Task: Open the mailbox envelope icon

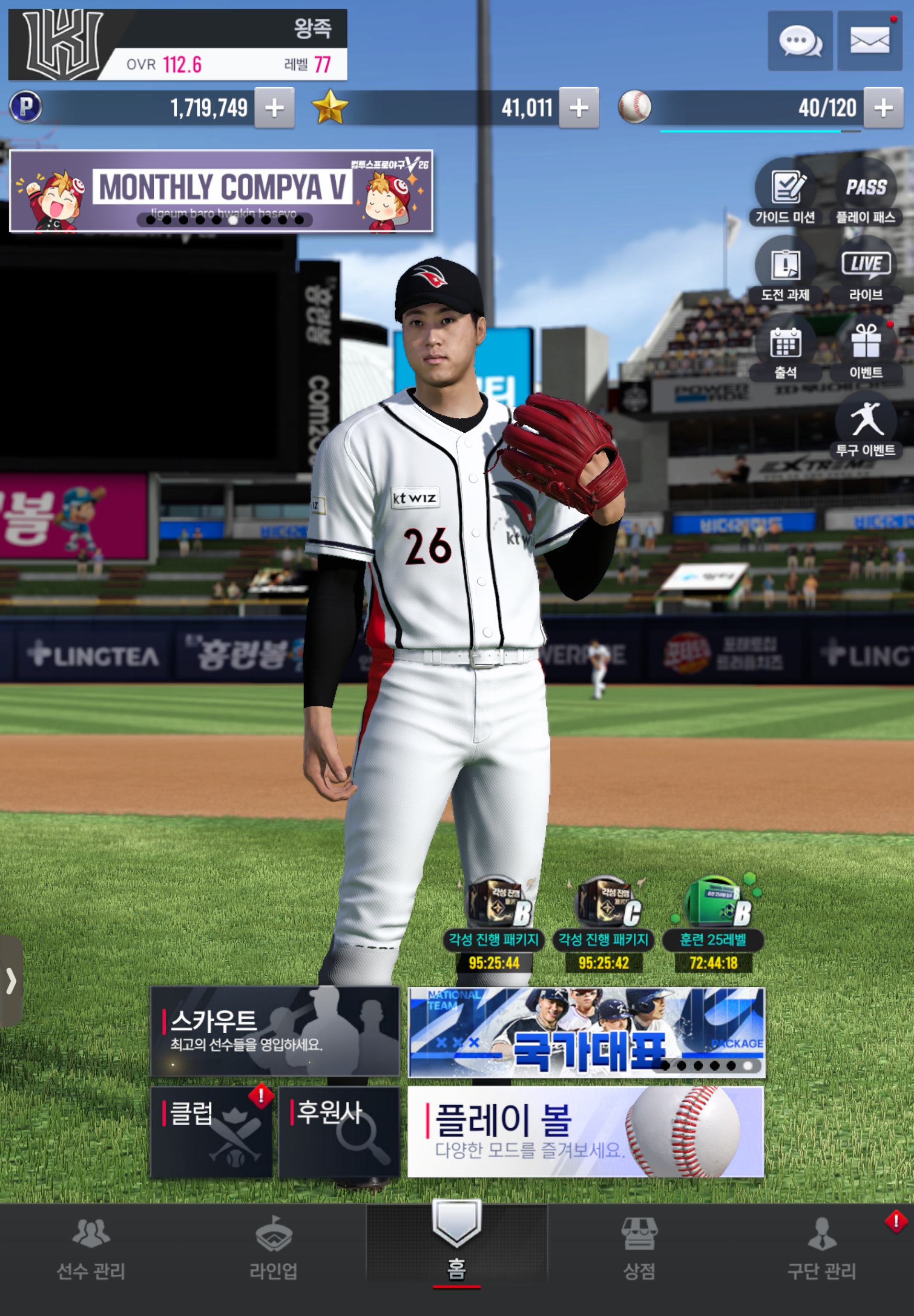Action: click(869, 41)
